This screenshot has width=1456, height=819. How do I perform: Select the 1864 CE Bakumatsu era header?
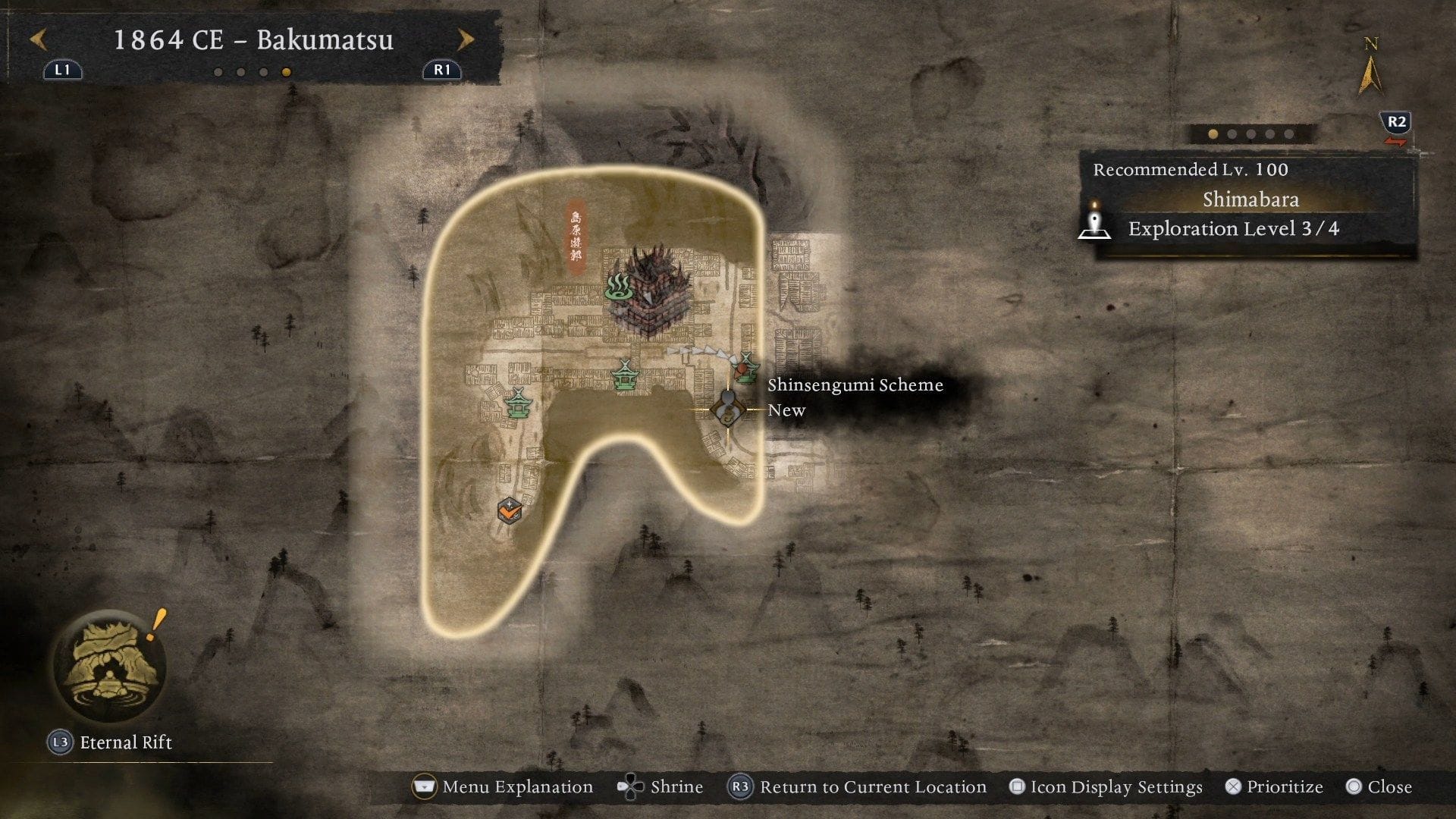[253, 42]
